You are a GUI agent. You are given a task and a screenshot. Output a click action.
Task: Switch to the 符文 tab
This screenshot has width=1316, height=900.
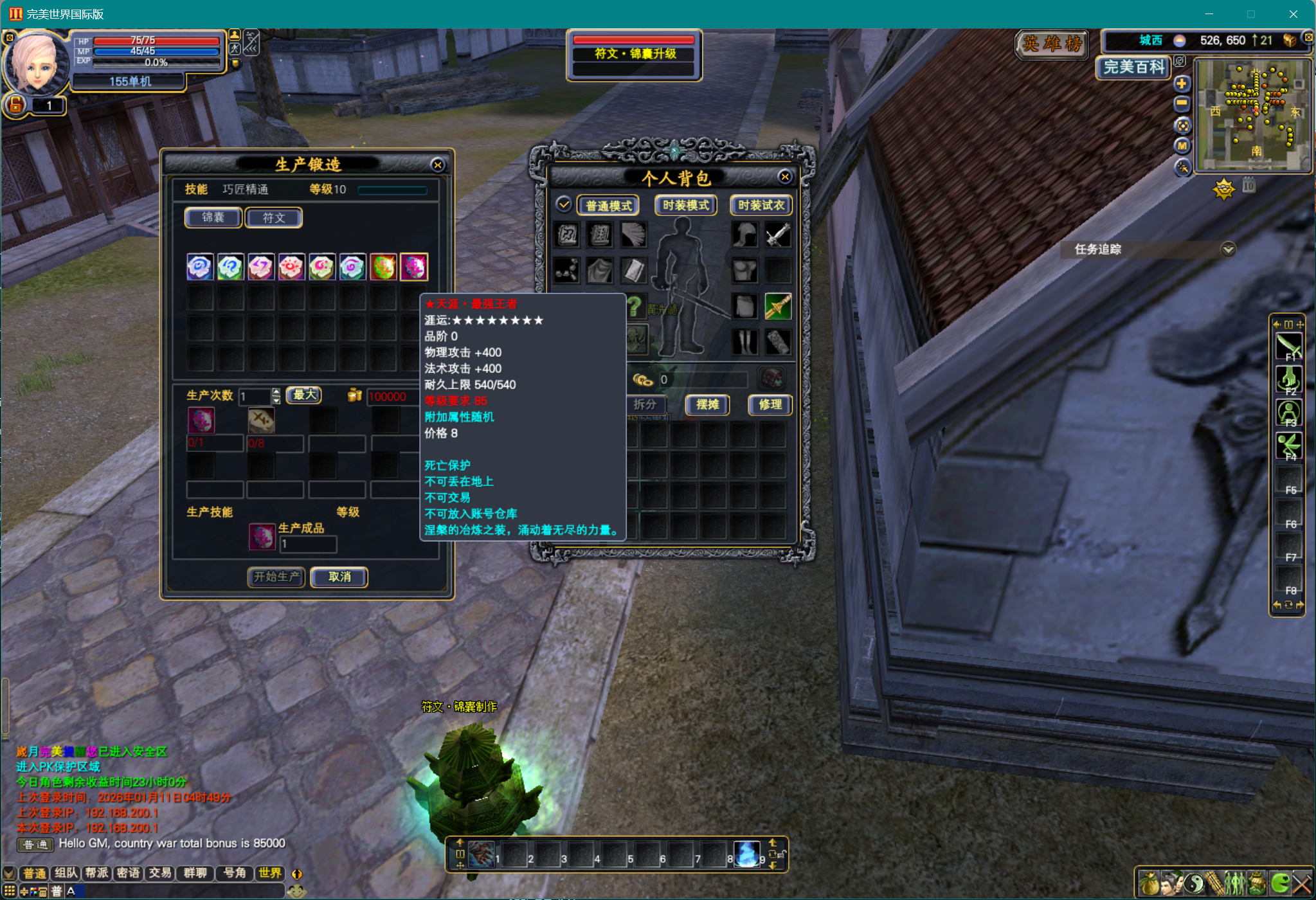coord(274,218)
